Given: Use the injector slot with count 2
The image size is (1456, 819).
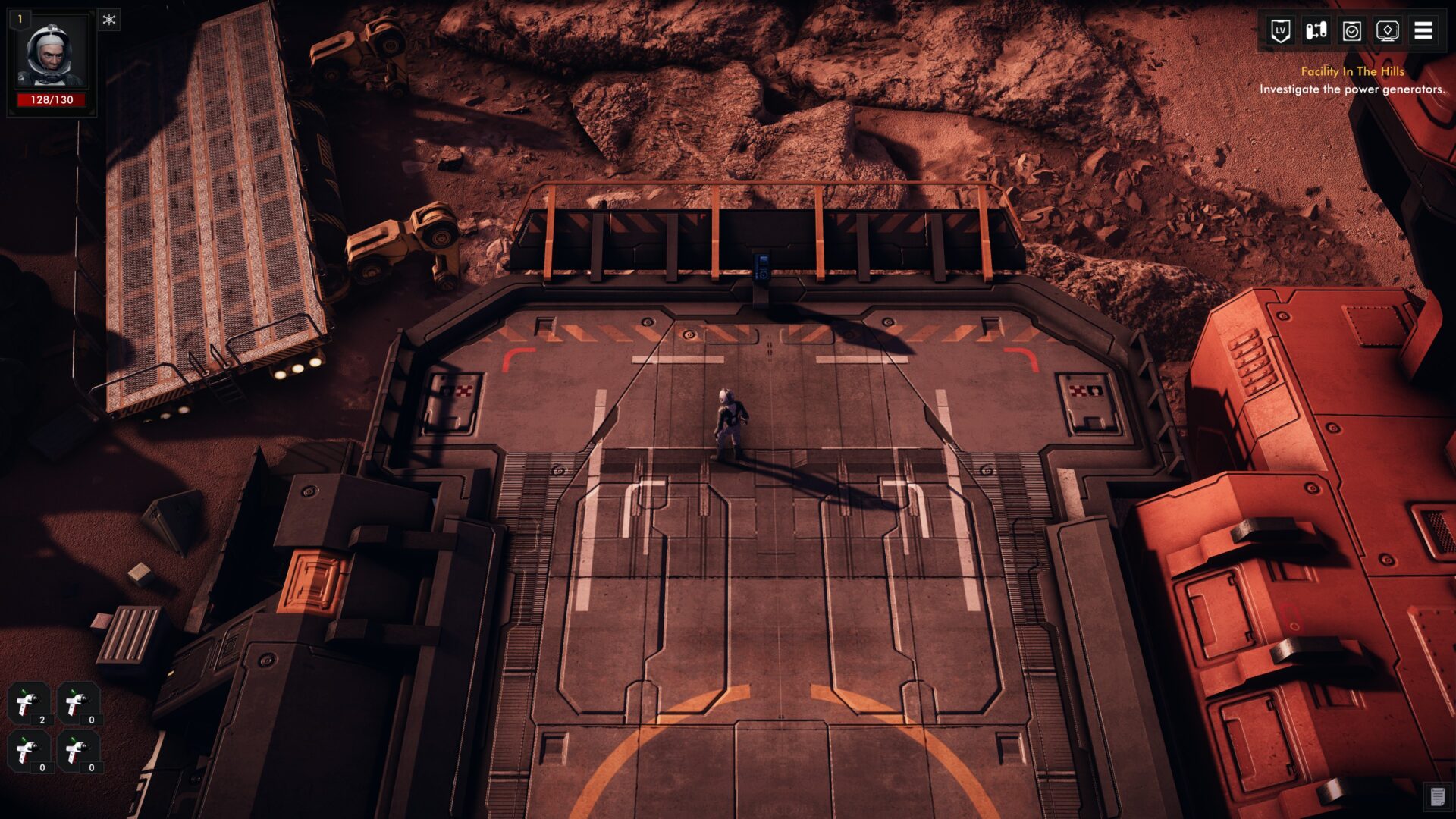Looking at the screenshot, I should (30, 703).
